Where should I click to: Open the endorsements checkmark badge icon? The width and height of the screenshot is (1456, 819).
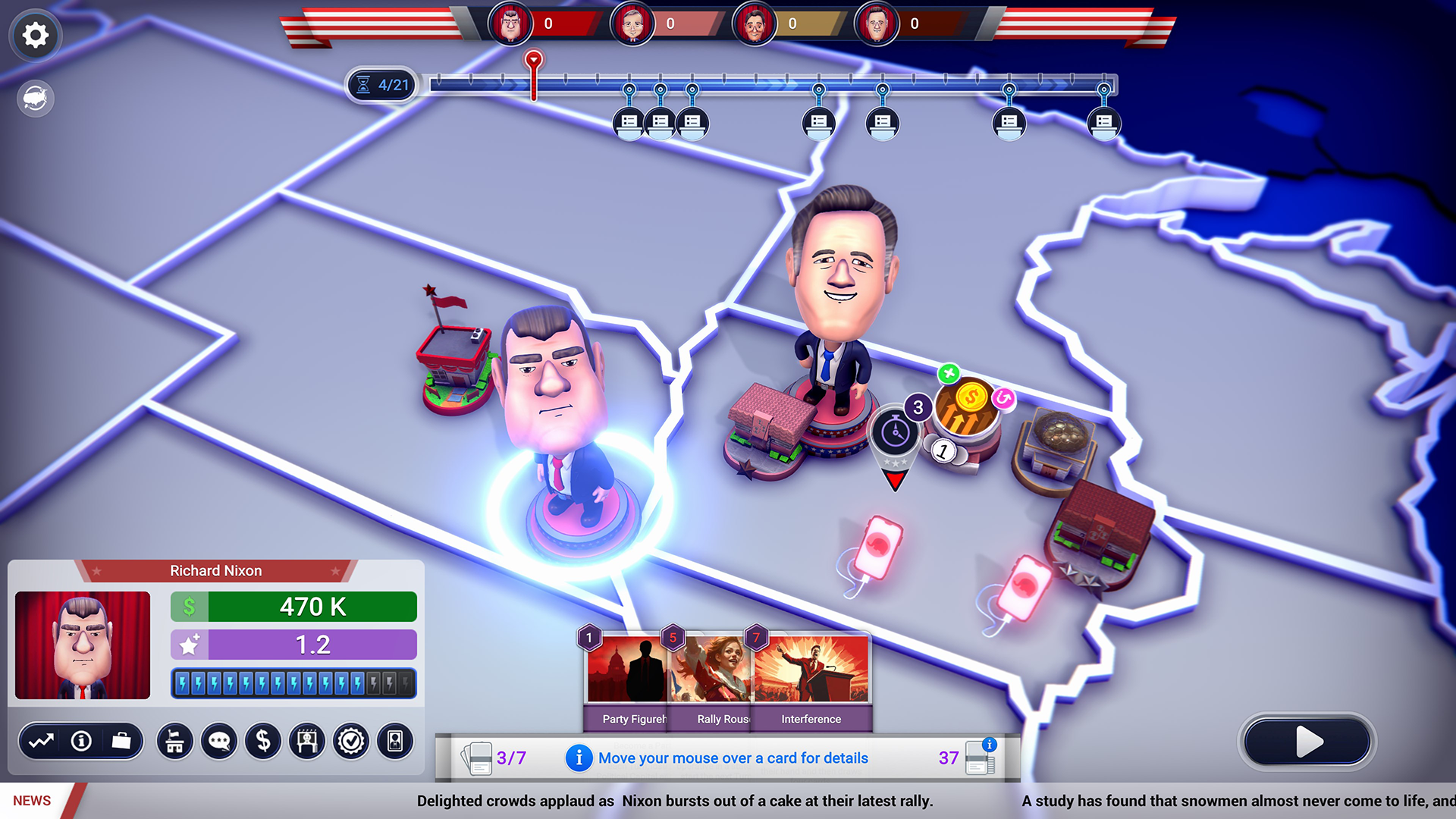[x=350, y=742]
